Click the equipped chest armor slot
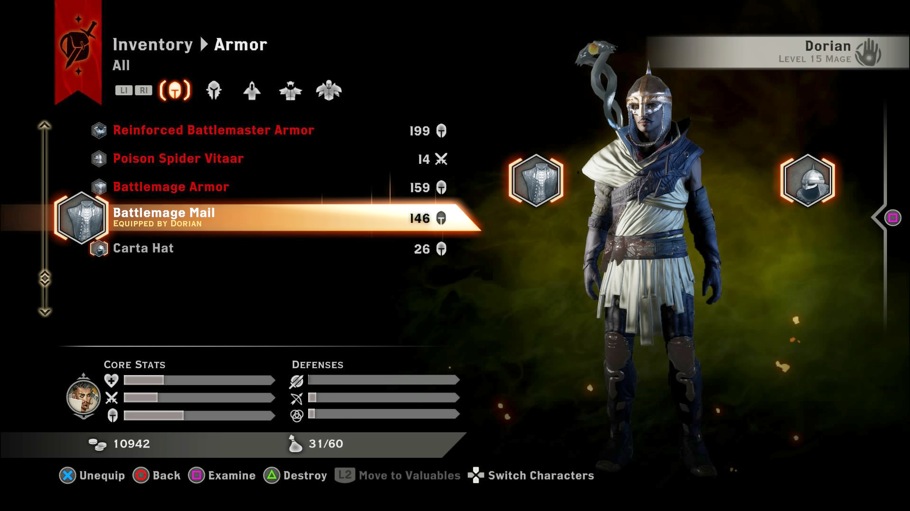910x511 pixels. (536, 181)
